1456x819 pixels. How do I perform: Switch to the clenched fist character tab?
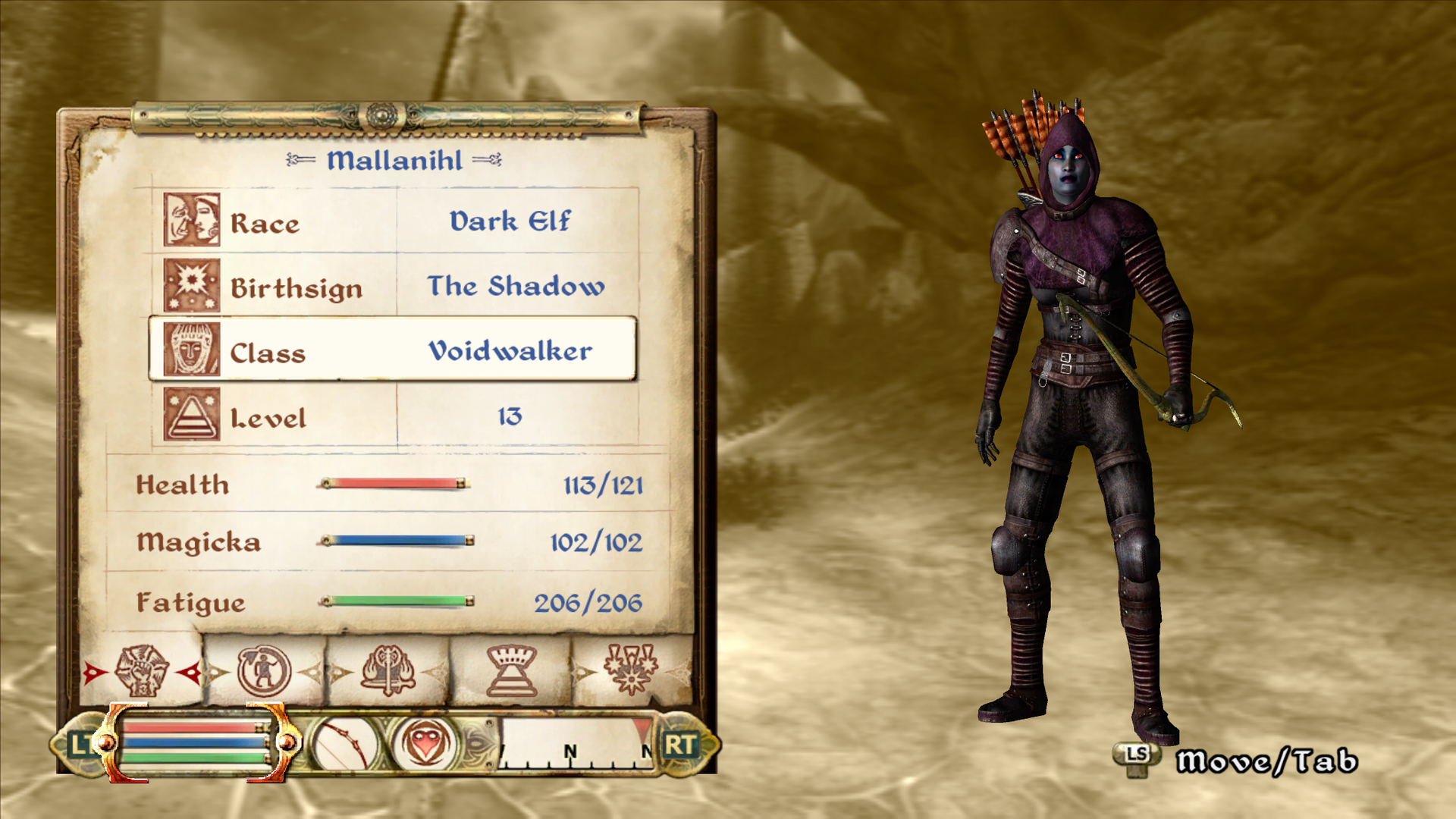point(142,670)
